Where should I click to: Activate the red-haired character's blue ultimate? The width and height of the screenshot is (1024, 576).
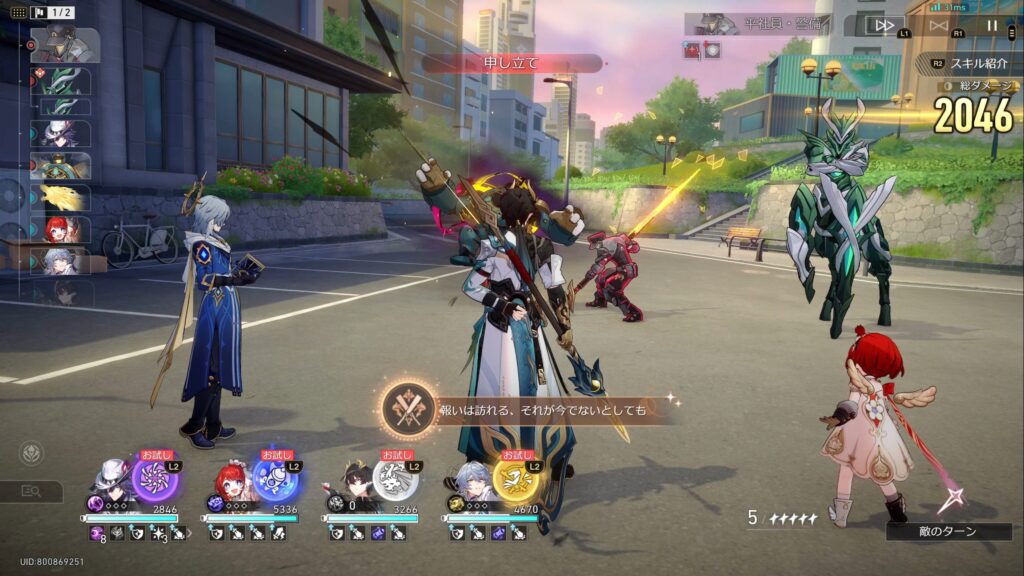(275, 480)
